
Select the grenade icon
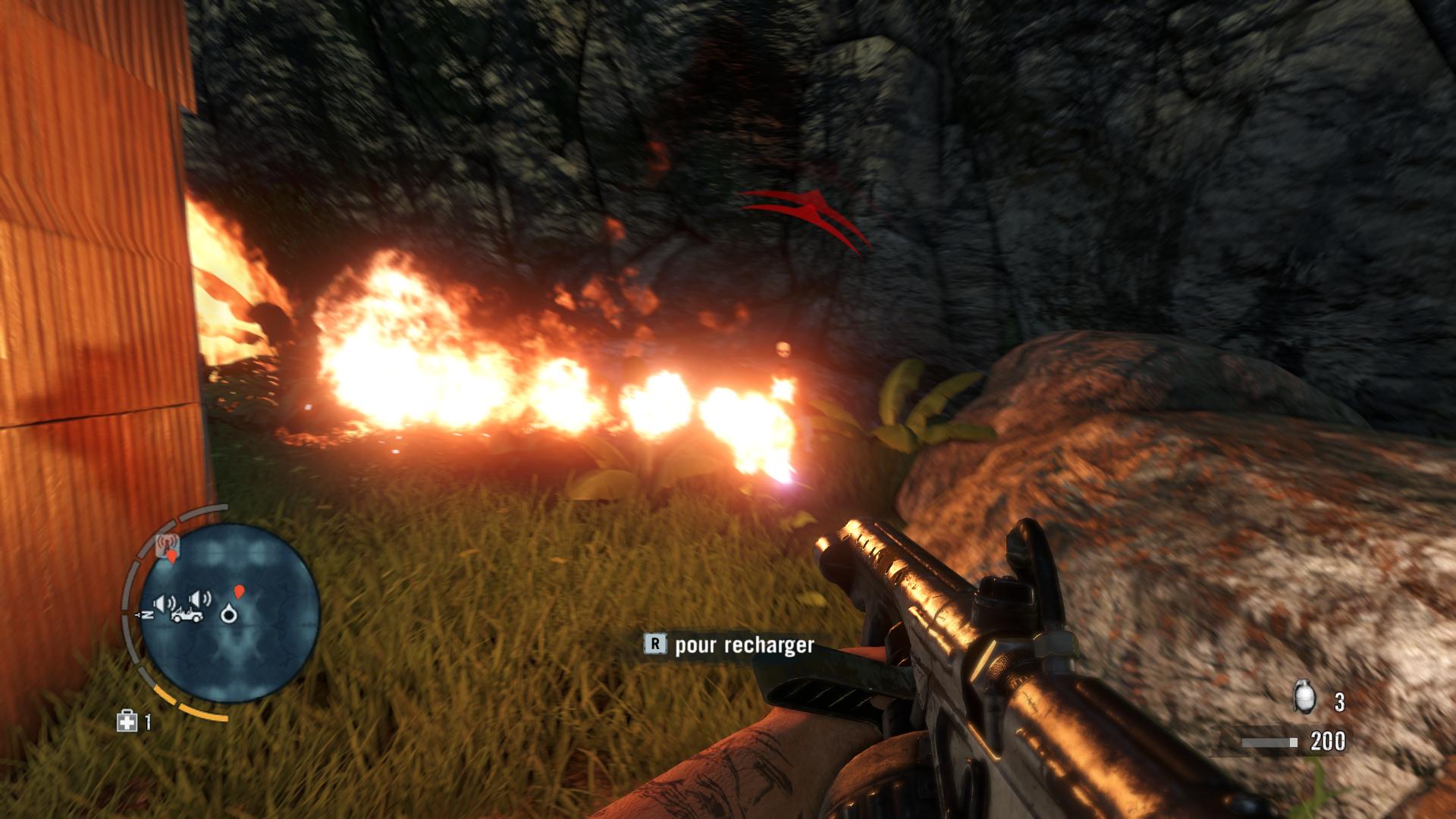tap(1304, 698)
